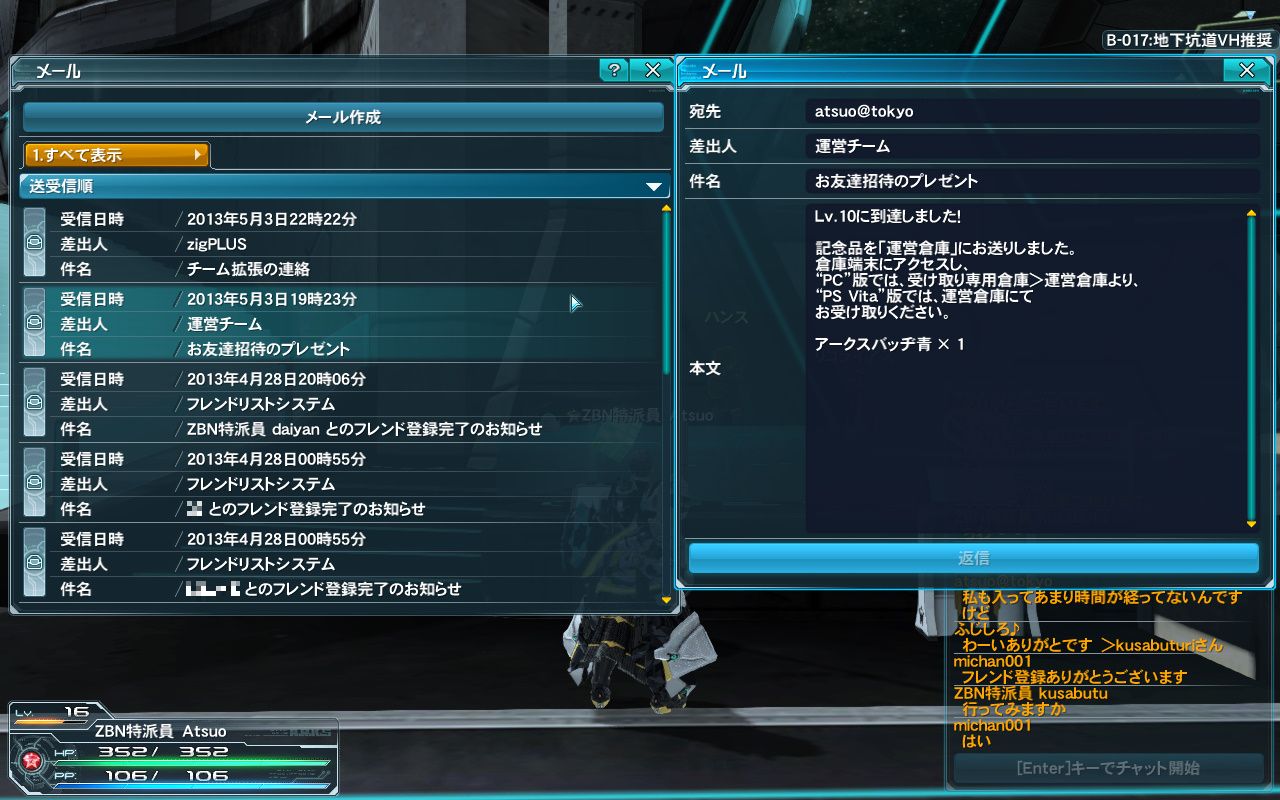This screenshot has height=800, width=1280.
Task: Select the last friend registration mail at bottom
Action: click(340, 564)
